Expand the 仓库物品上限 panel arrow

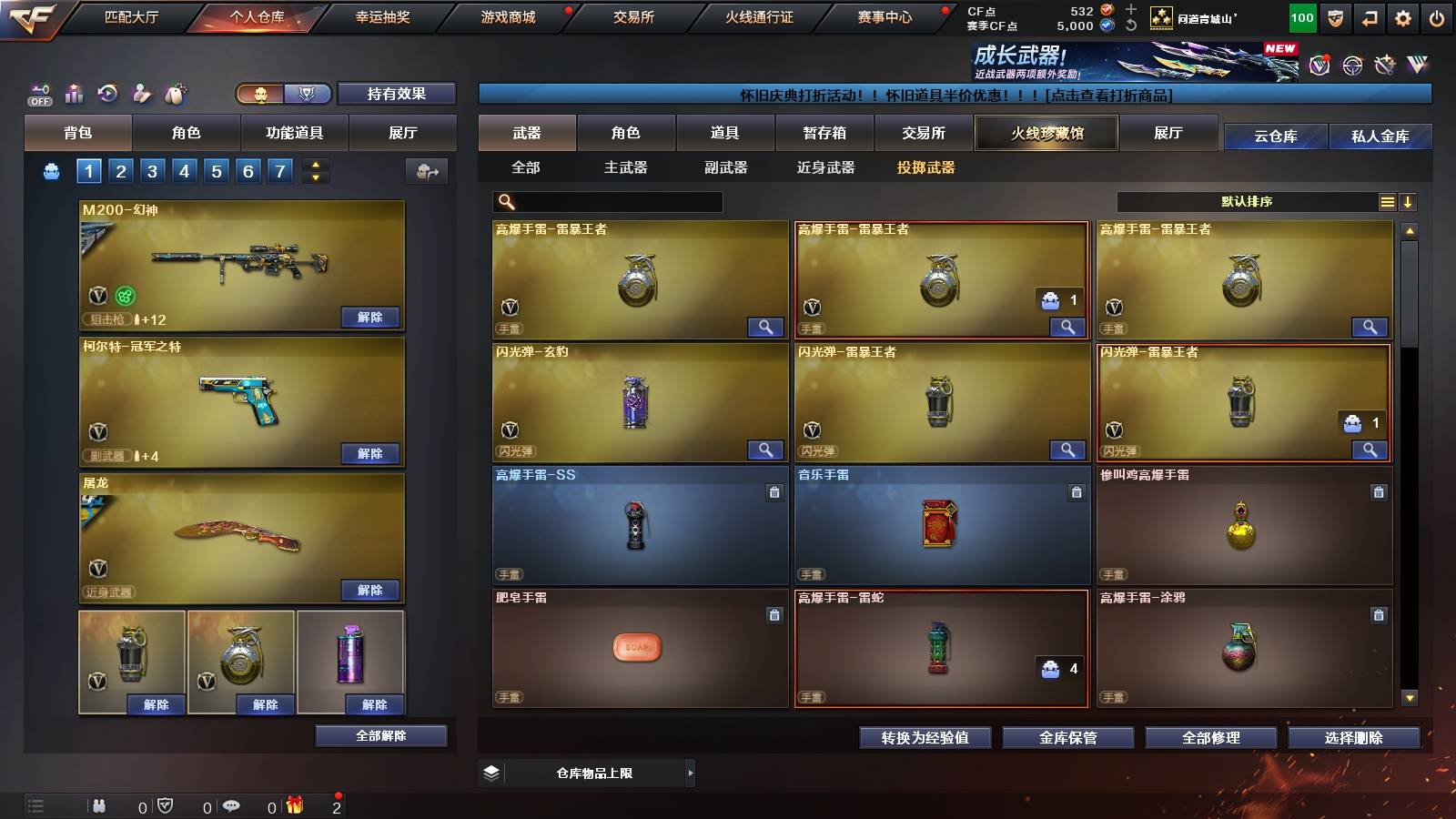point(692,773)
